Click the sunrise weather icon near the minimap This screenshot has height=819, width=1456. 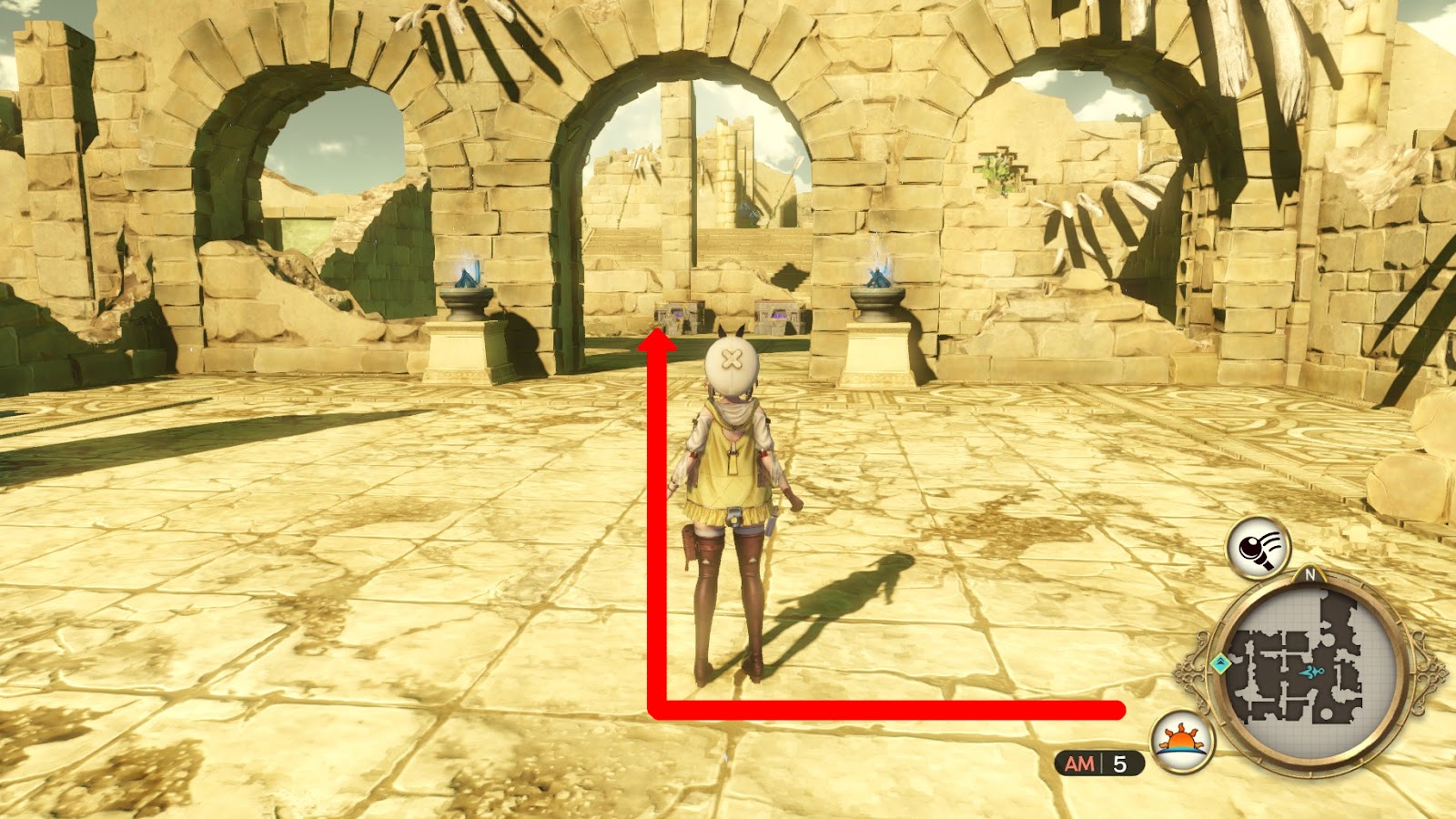1180,740
